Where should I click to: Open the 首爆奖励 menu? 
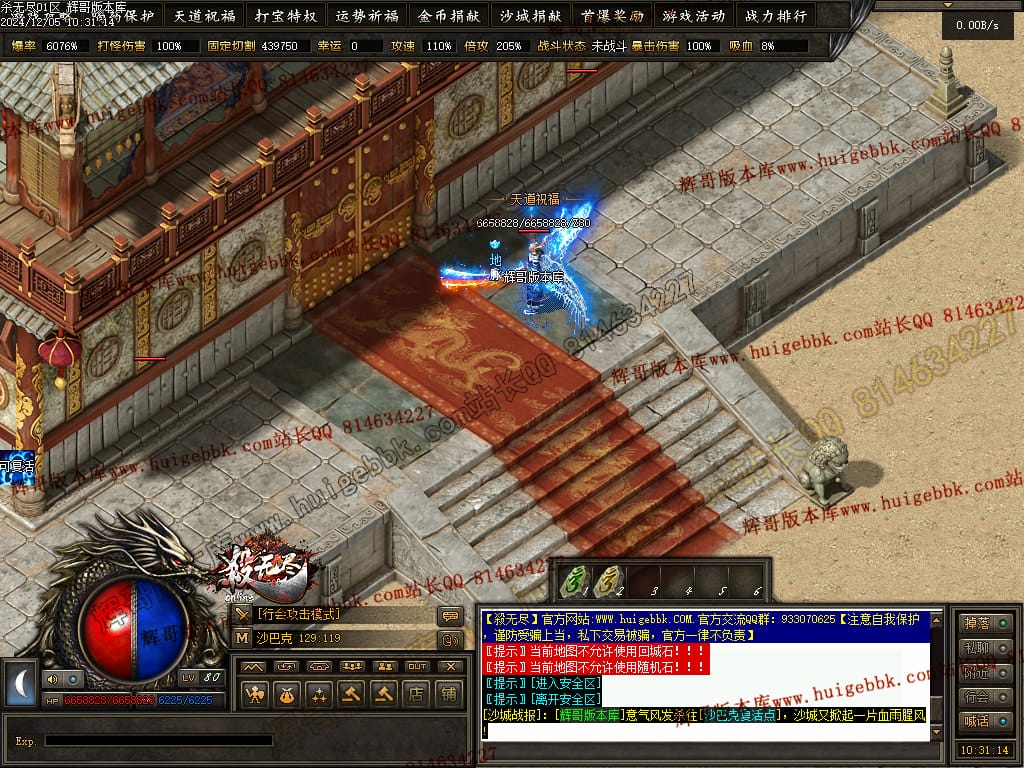click(x=612, y=16)
